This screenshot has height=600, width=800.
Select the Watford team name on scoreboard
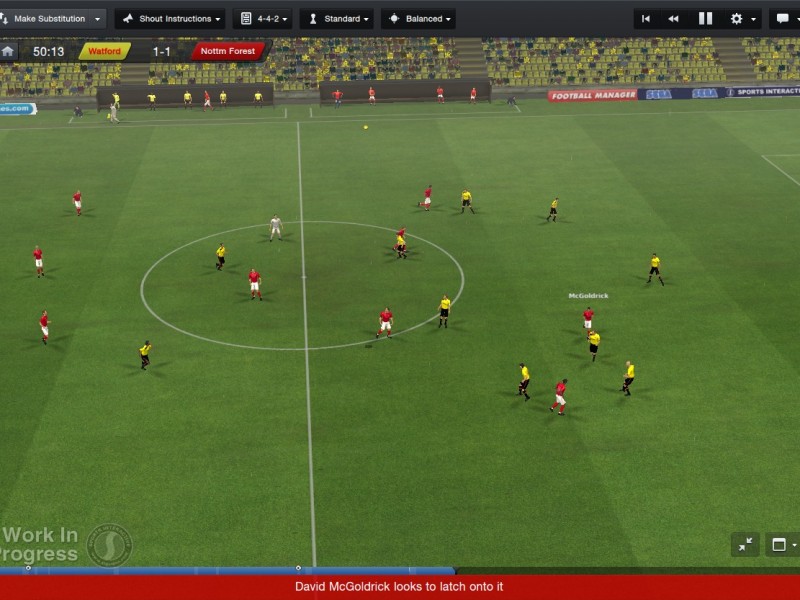coord(105,51)
